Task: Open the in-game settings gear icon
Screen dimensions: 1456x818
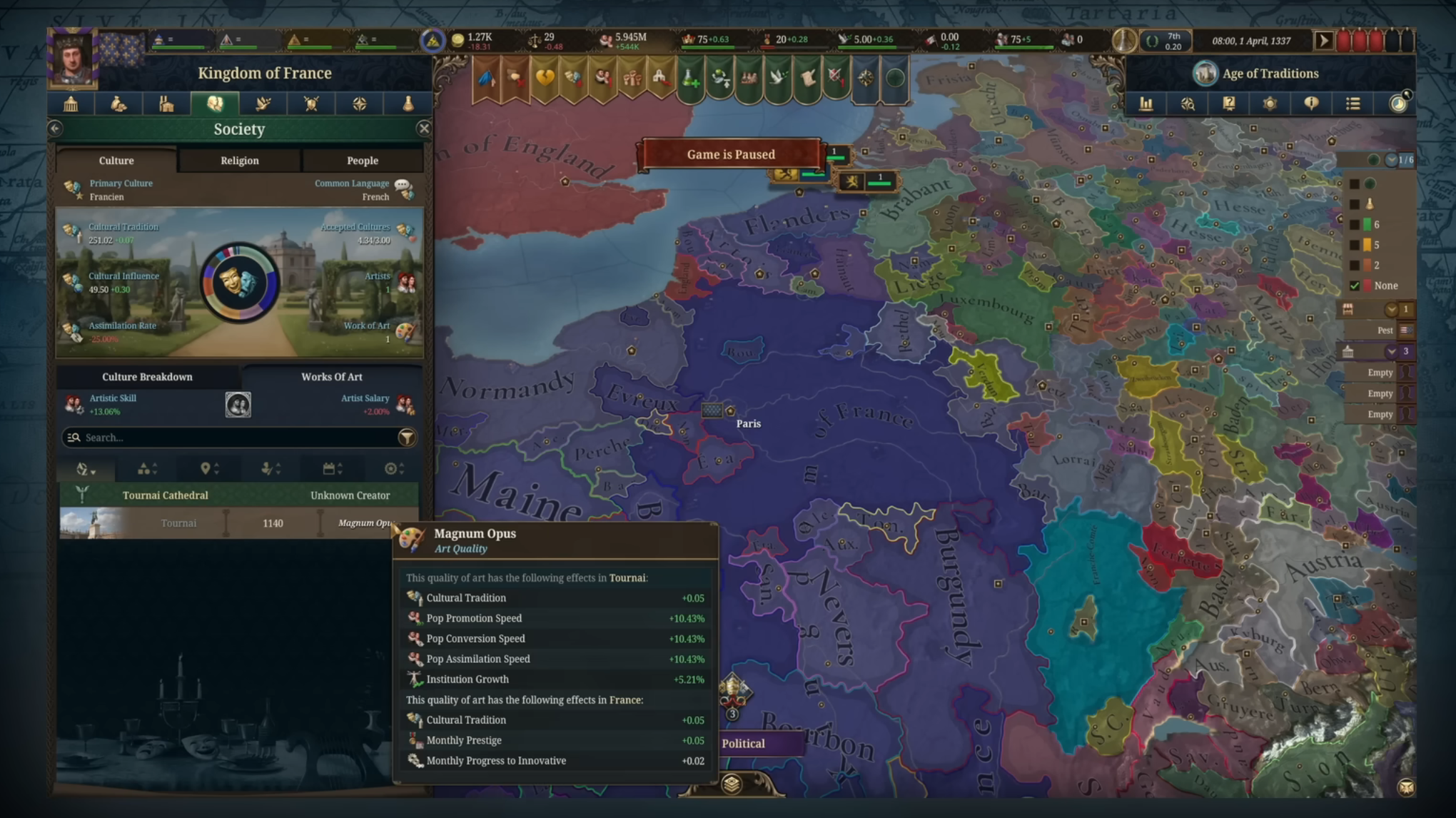Action: [x=1270, y=103]
